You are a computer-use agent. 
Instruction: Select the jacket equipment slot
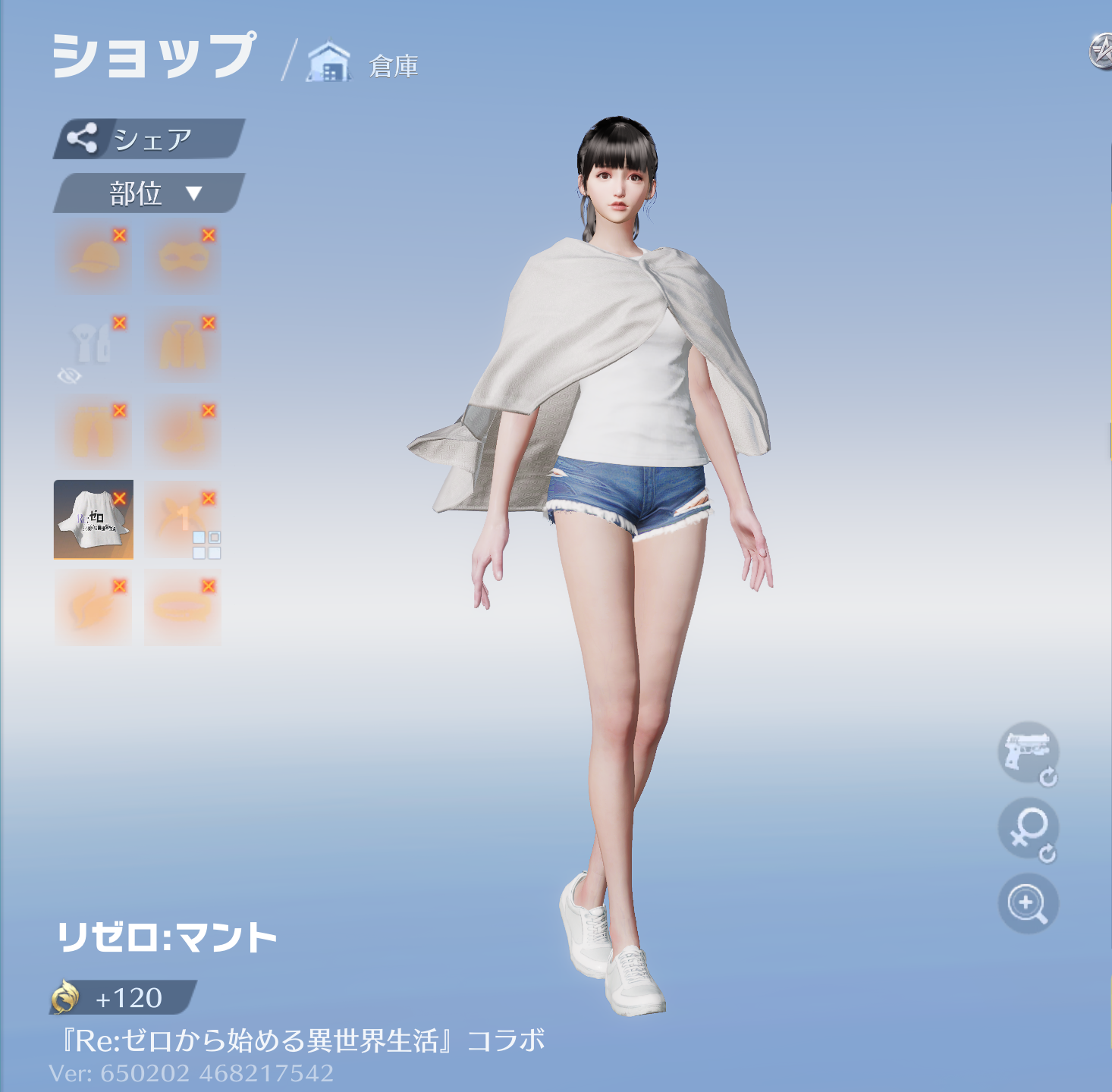pos(181,345)
